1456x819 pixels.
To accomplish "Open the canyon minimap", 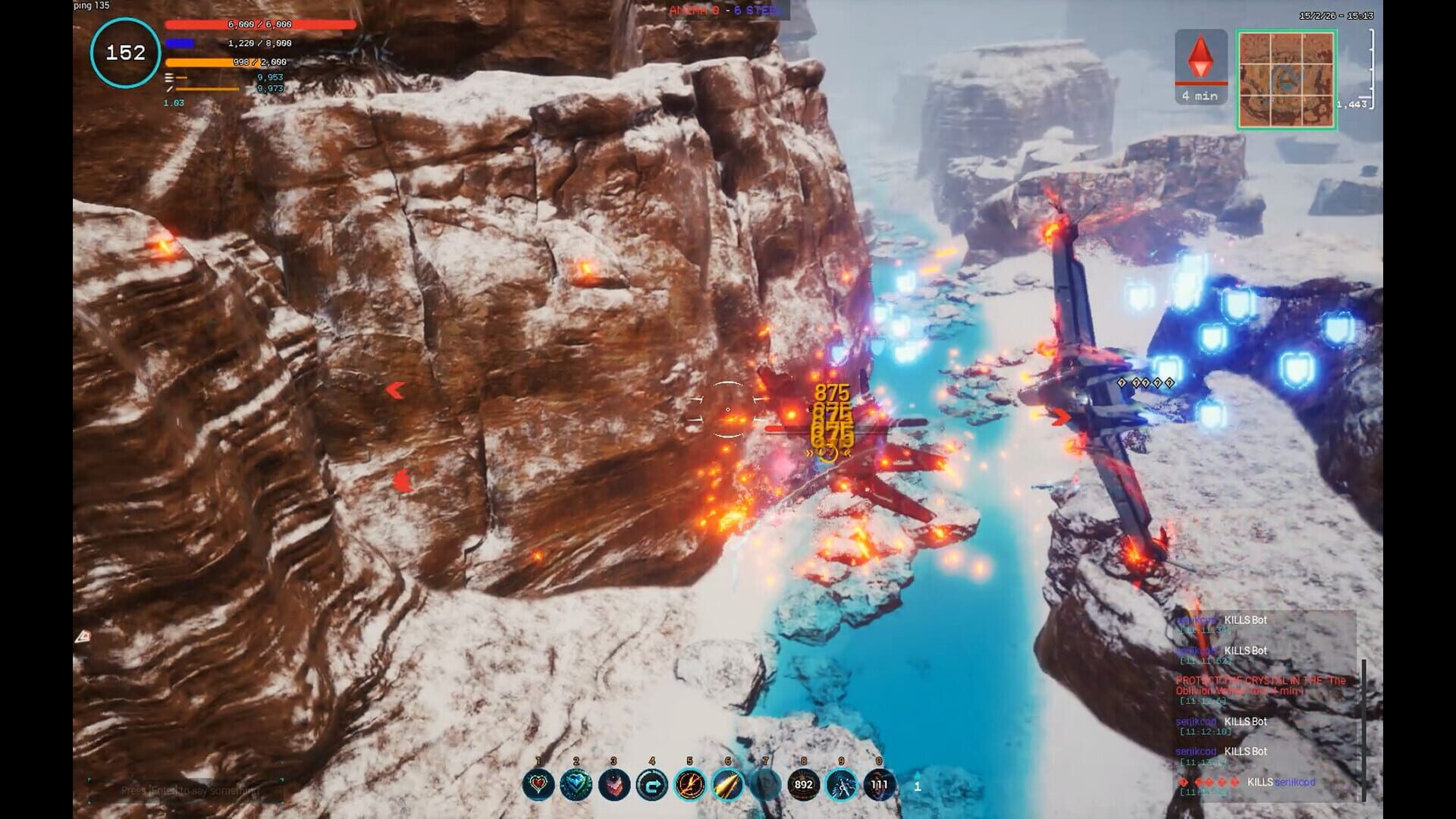I will tap(1286, 80).
